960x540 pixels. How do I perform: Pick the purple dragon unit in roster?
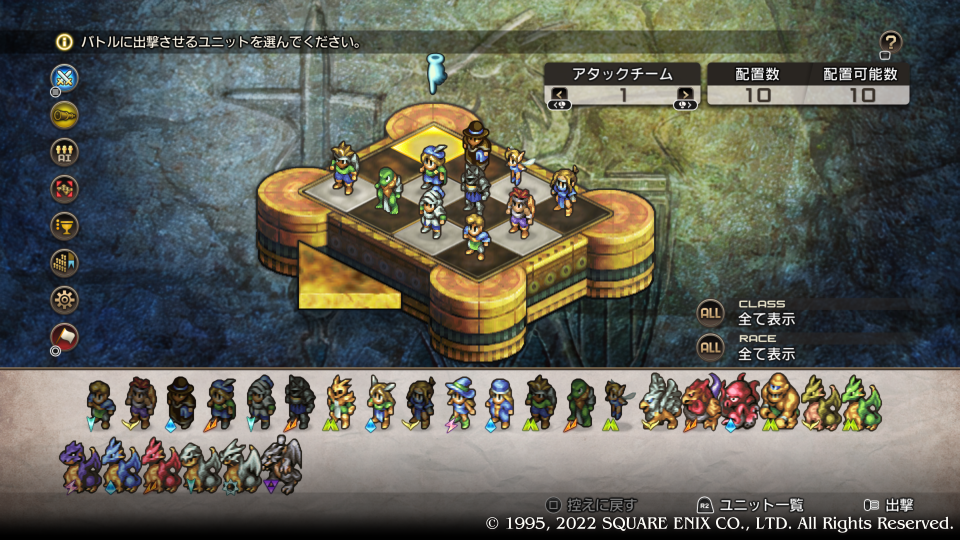pyautogui.click(x=78, y=464)
